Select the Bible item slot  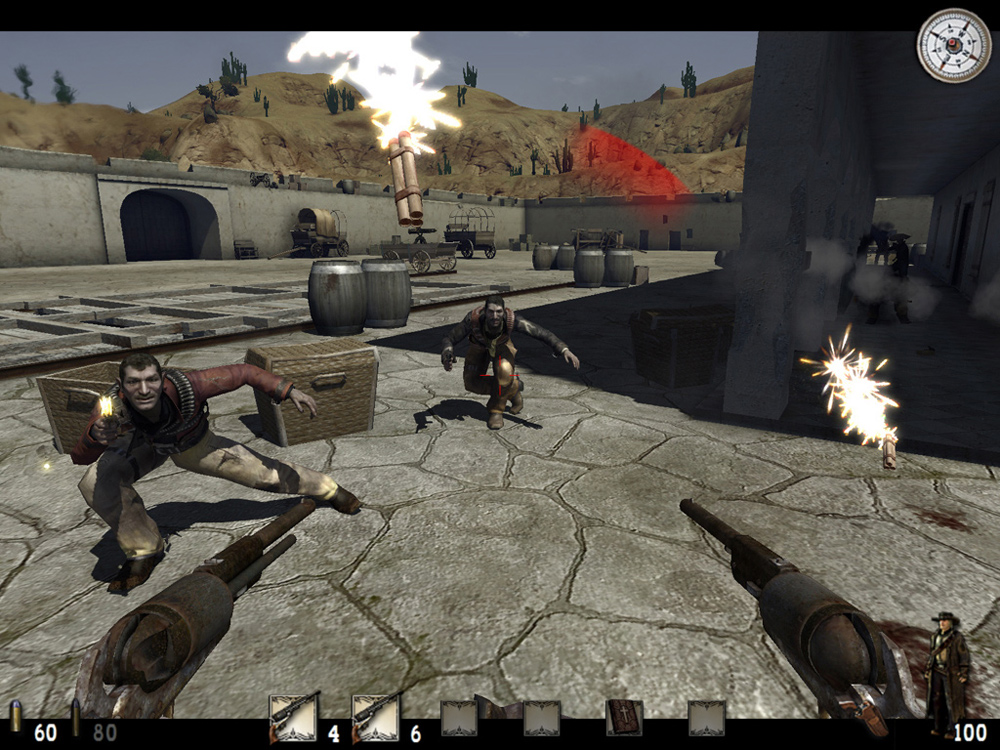(x=624, y=717)
